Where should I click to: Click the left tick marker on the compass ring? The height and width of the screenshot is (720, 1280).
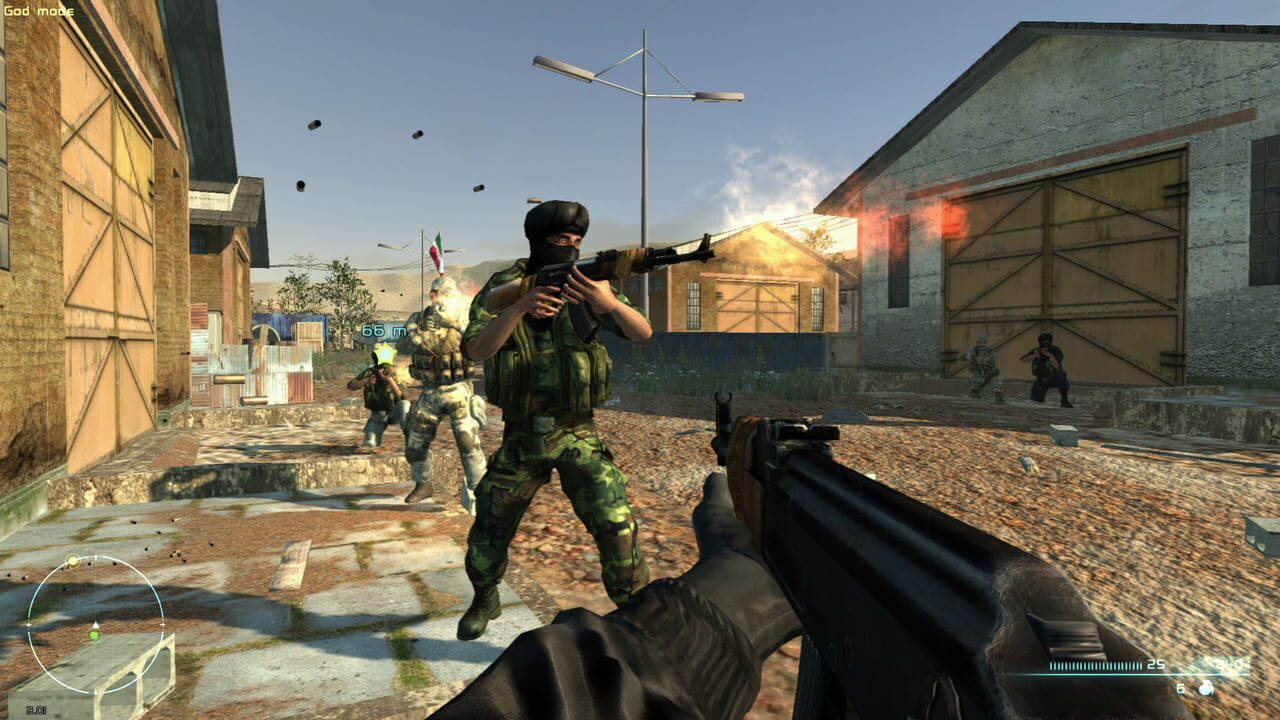click(x=29, y=624)
